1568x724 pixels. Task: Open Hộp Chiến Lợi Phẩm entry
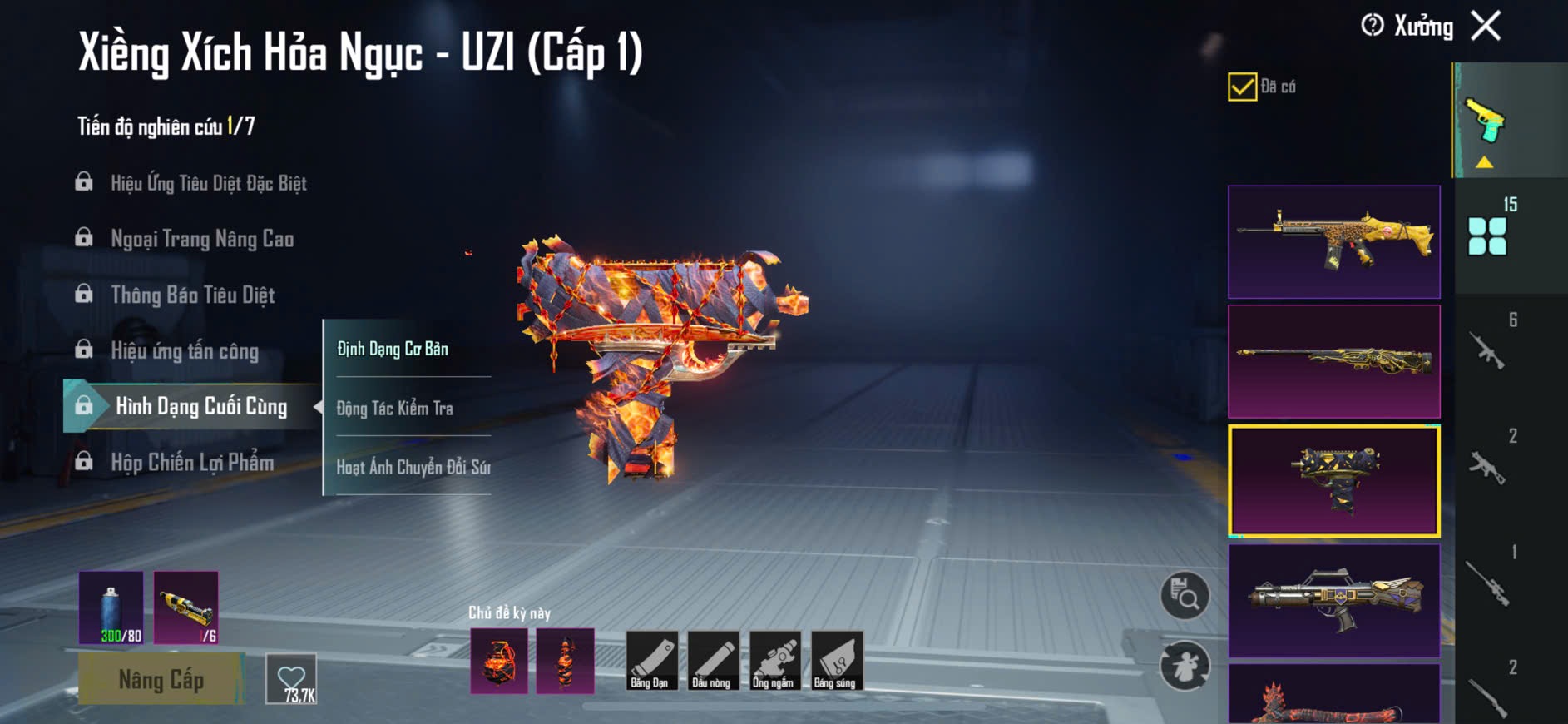pyautogui.click(x=192, y=463)
